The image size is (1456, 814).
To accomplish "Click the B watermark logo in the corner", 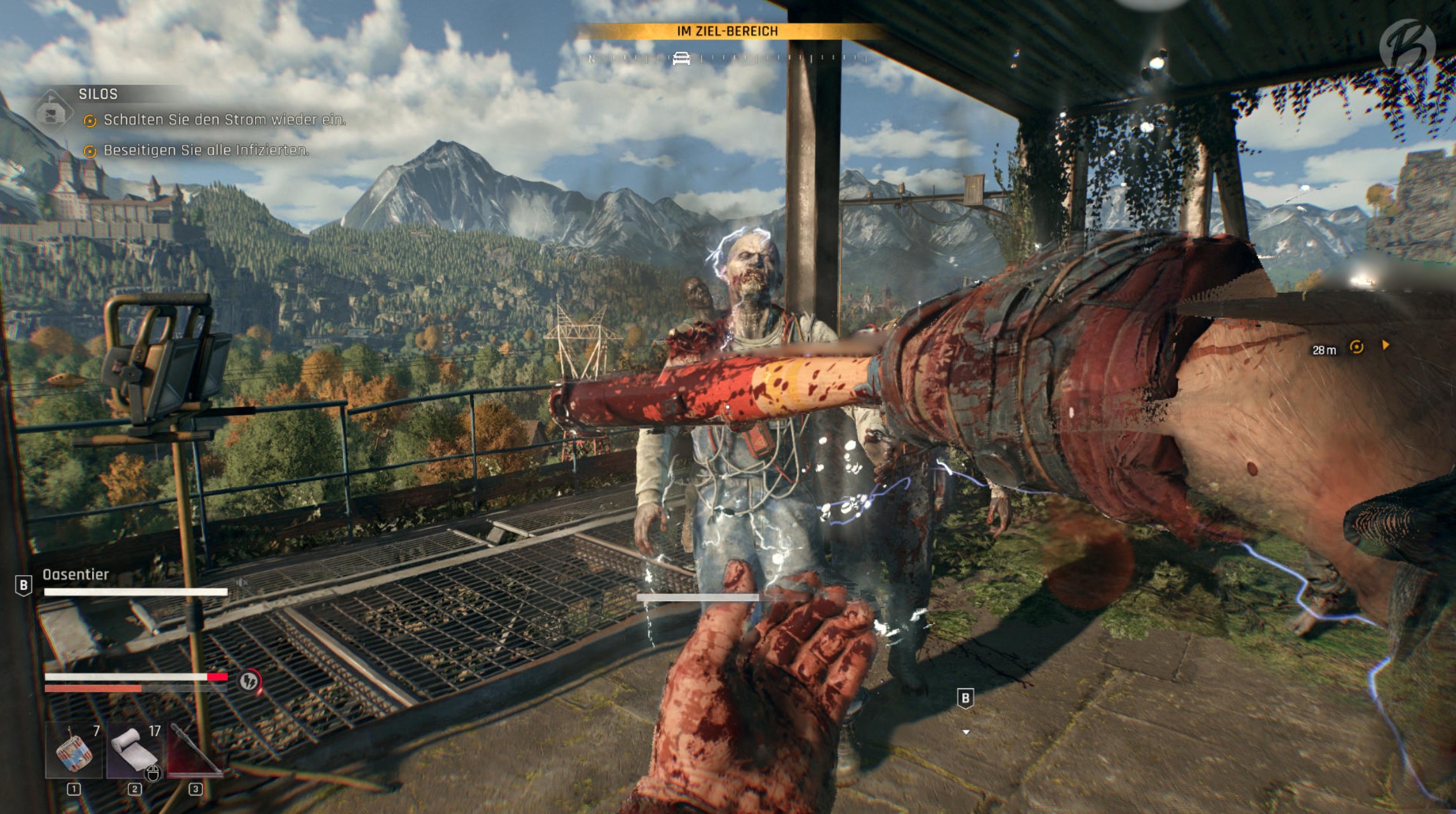I will click(x=1406, y=44).
